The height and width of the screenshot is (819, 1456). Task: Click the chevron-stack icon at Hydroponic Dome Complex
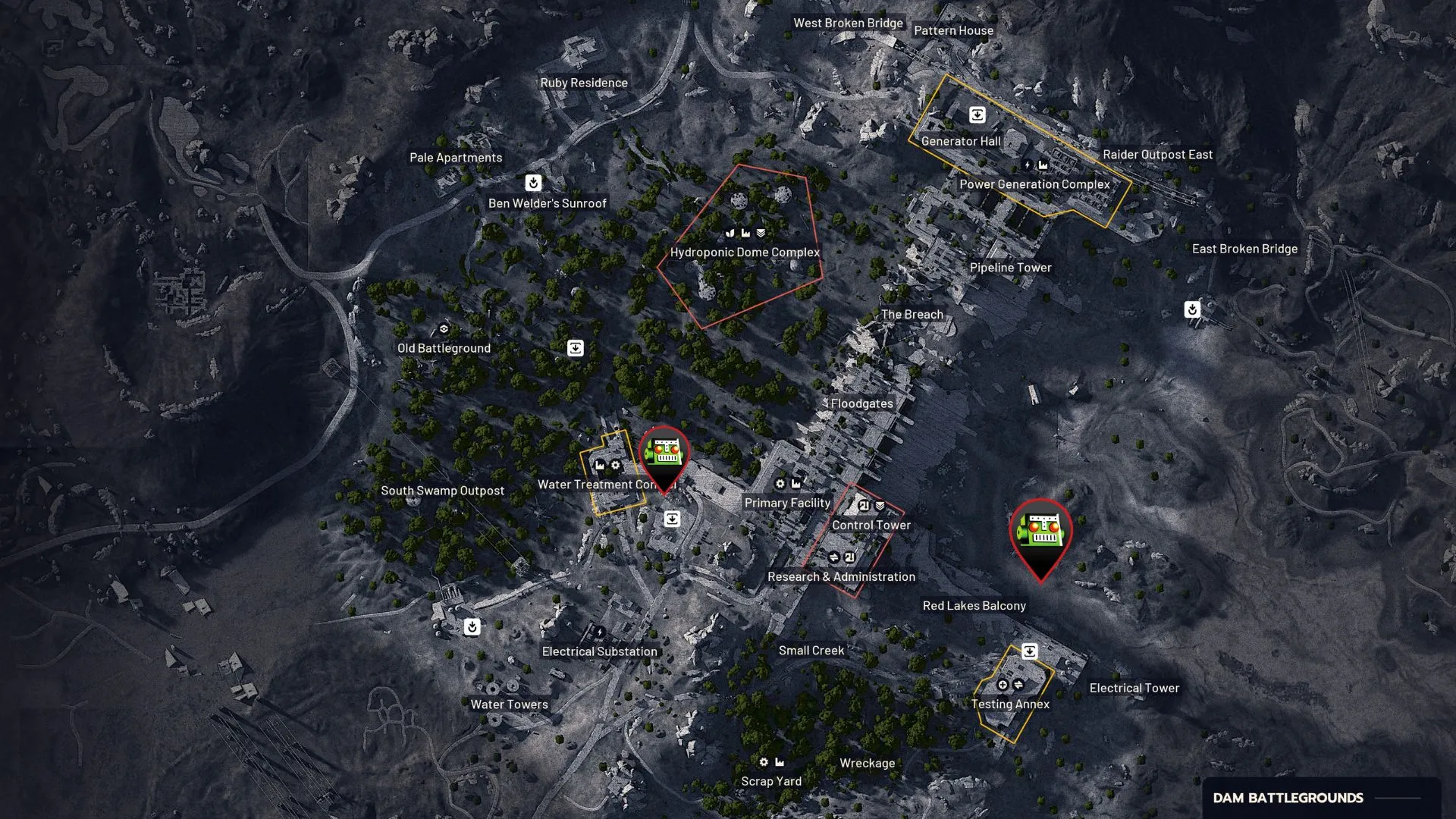[x=761, y=234]
